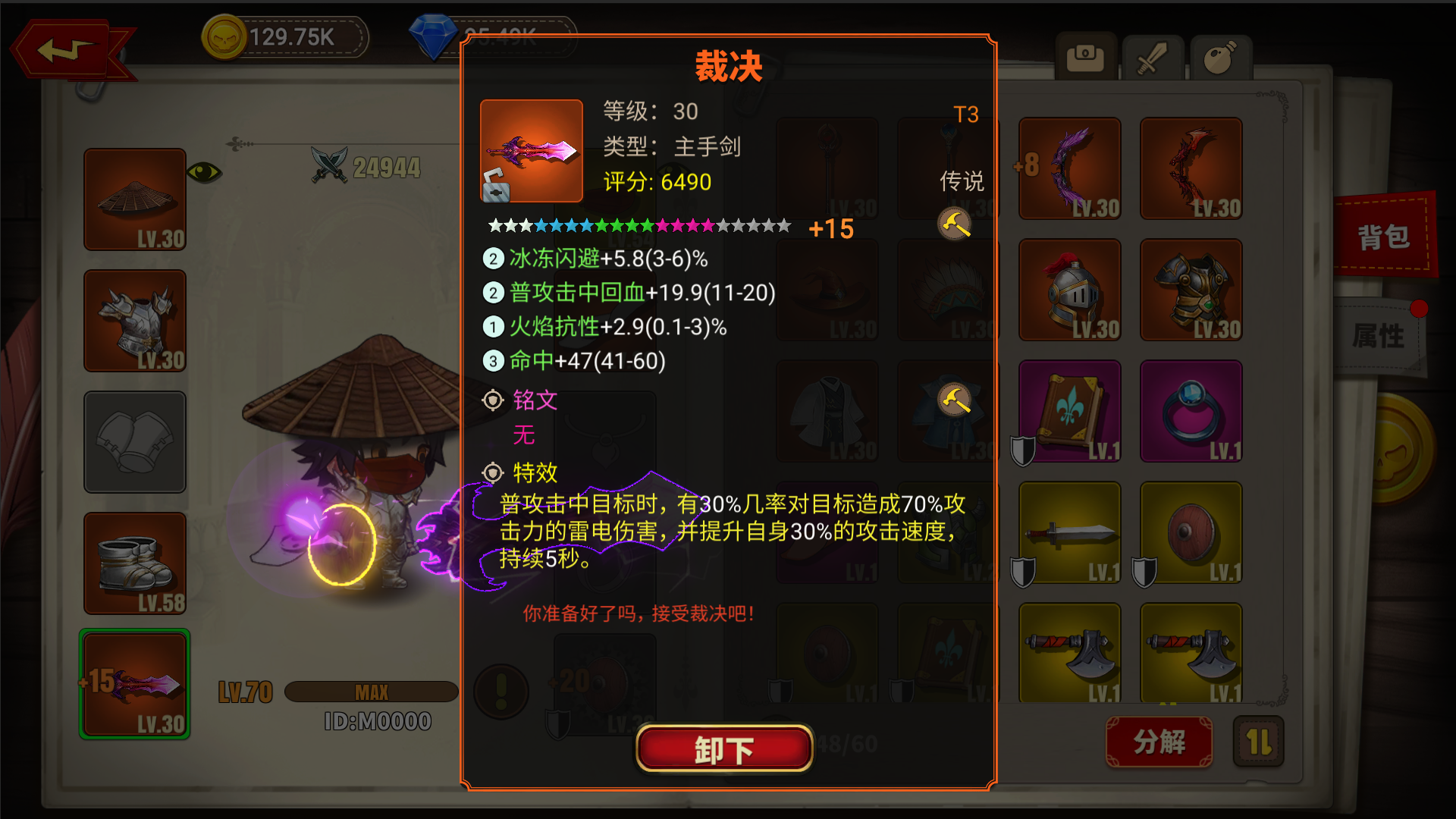Open the sort icon beside 分解

pyautogui.click(x=1258, y=742)
